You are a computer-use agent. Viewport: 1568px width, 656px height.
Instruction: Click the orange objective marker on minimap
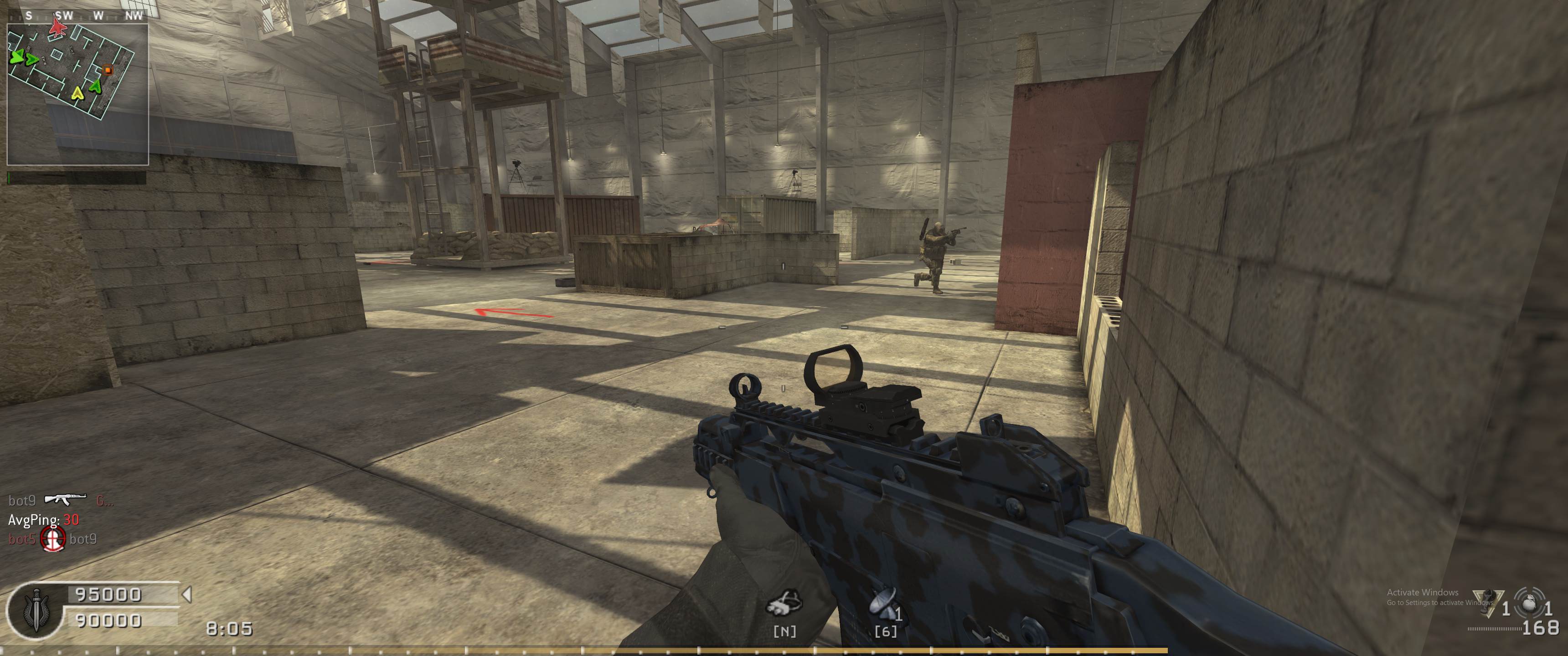pos(108,71)
